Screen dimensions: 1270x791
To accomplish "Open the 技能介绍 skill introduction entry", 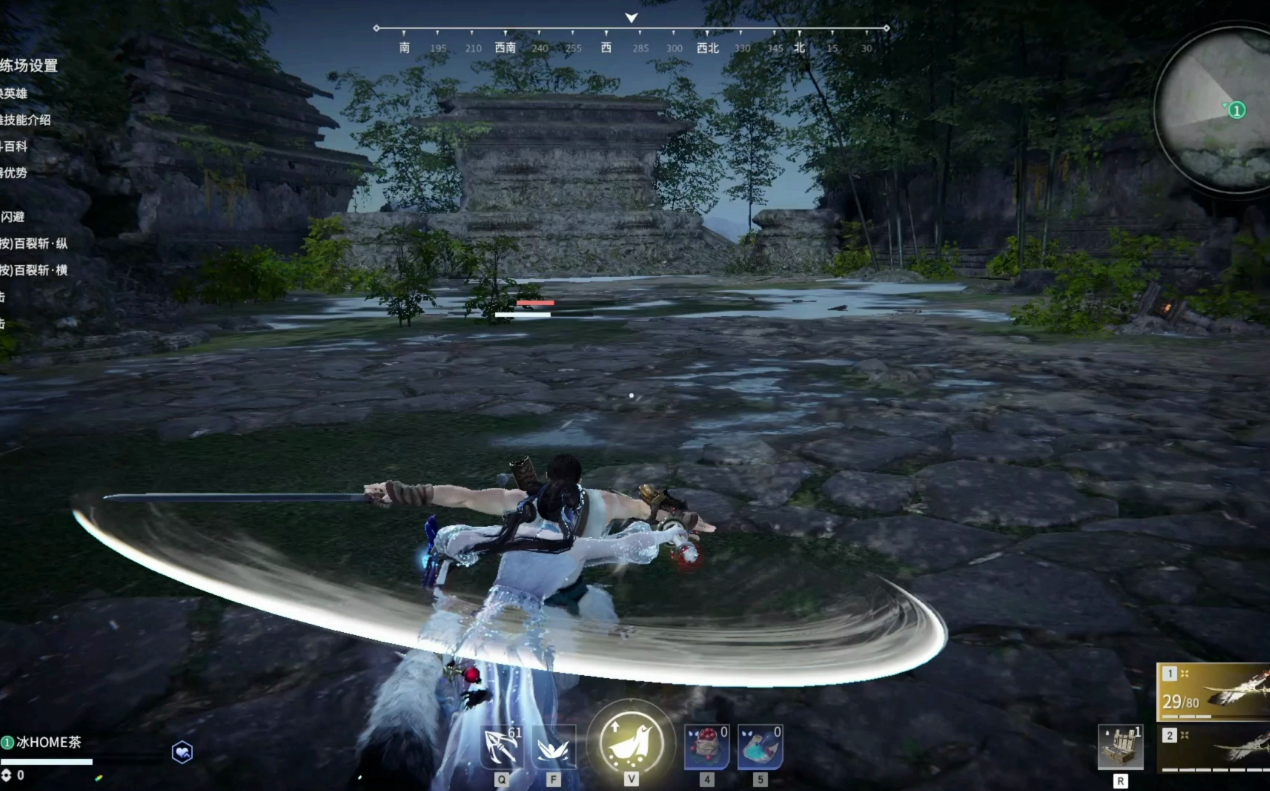I will 25,120.
